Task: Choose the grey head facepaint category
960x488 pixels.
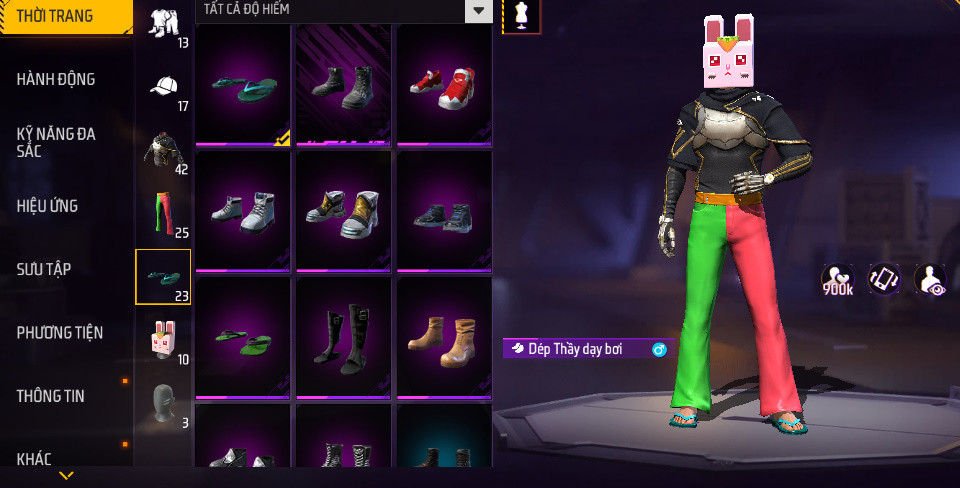Action: coord(164,402)
